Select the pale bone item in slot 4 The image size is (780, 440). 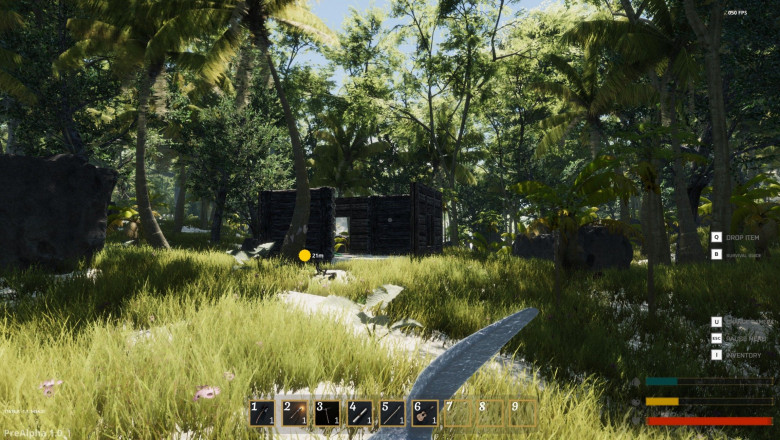359,413
